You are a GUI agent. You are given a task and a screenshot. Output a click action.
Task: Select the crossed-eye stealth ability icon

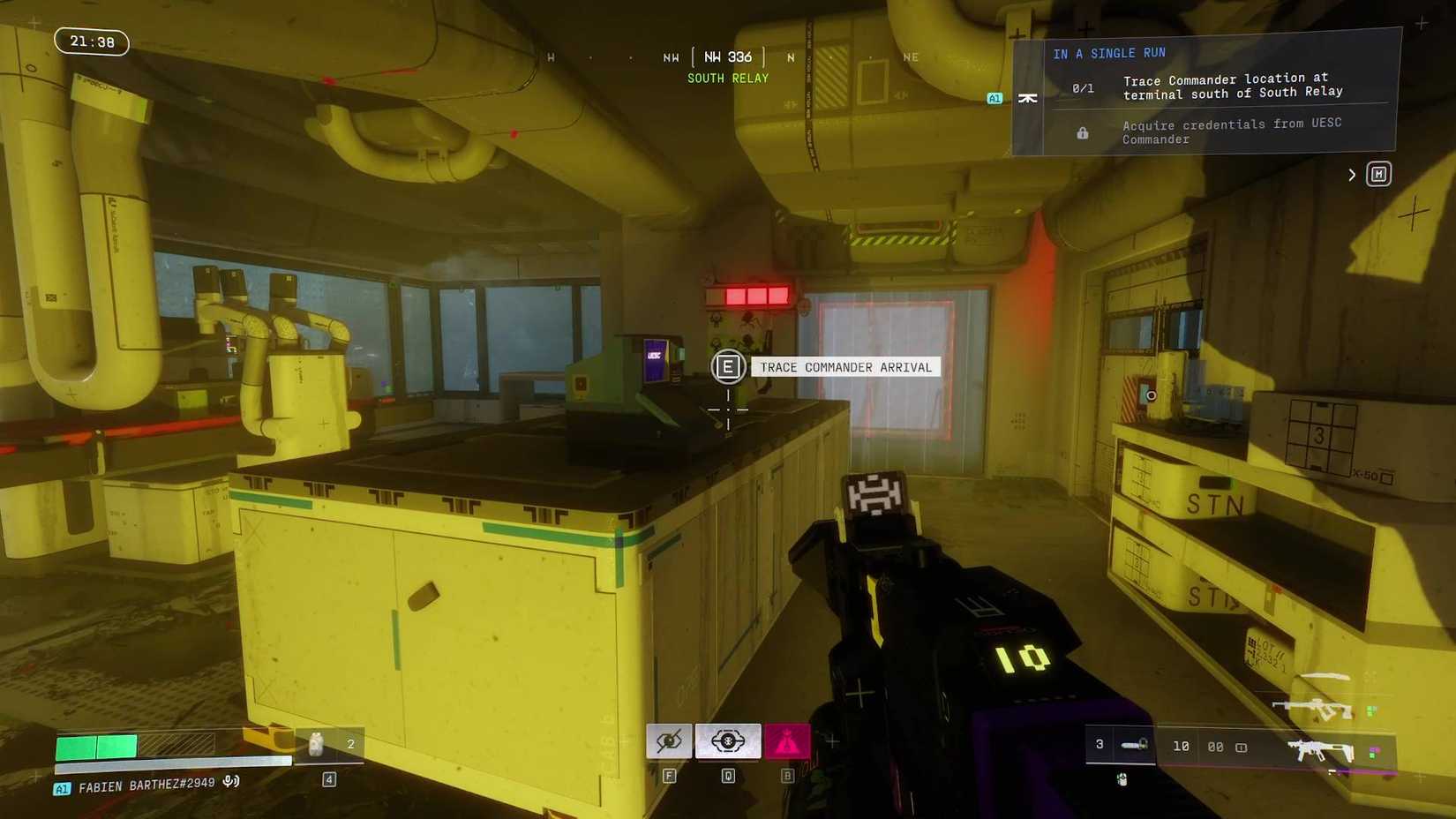pos(669,741)
